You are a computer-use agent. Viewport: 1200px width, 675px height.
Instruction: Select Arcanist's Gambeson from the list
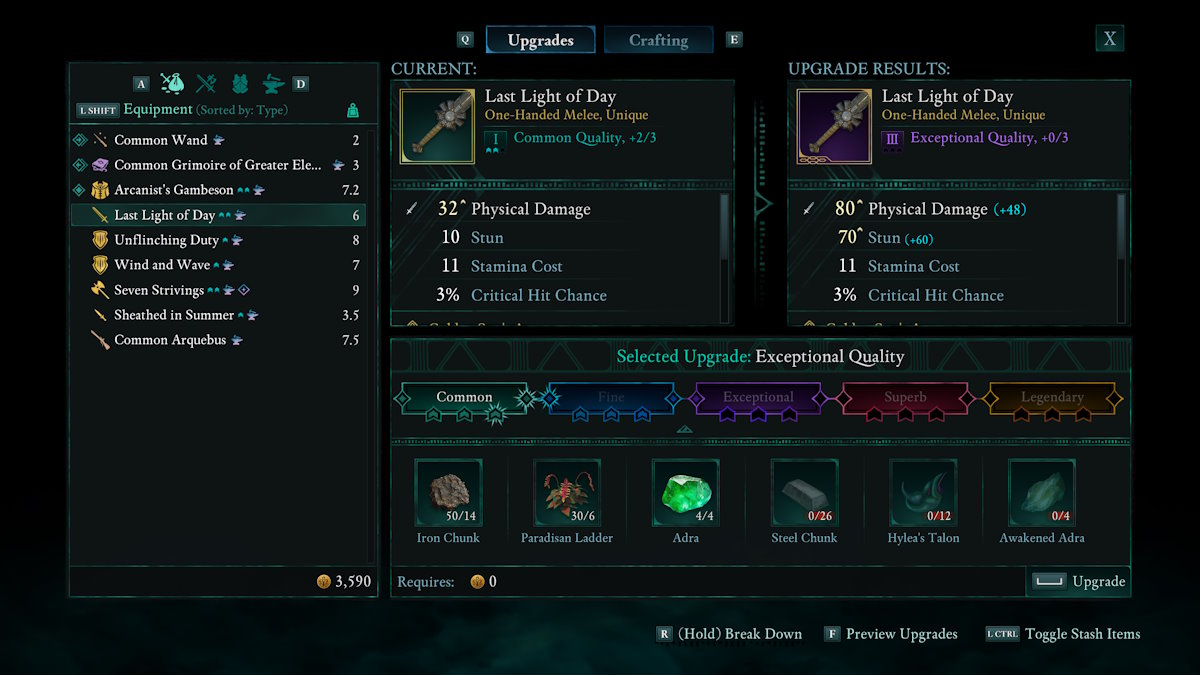(174, 190)
